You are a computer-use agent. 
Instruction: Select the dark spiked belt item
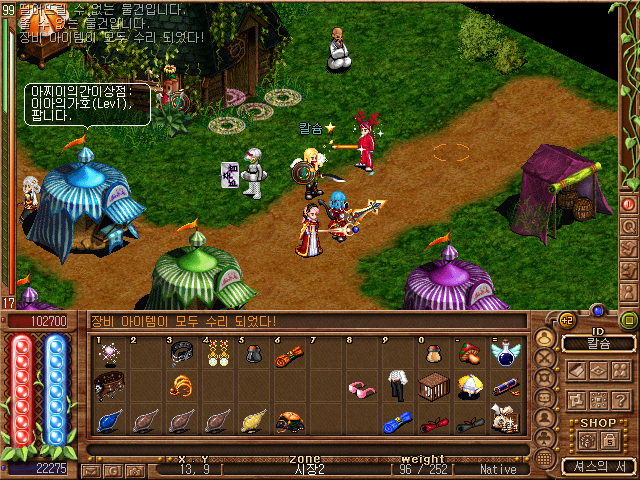click(x=108, y=386)
